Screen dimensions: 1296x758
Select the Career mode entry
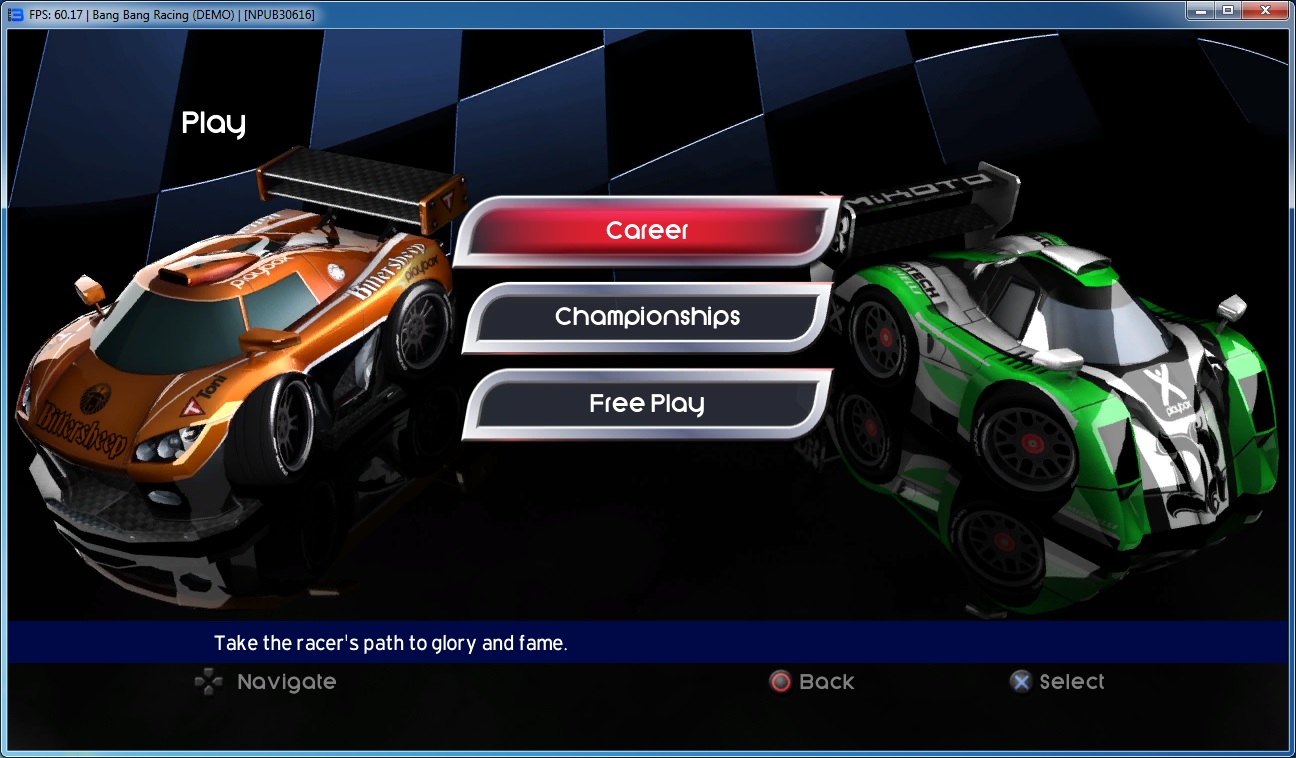(x=647, y=231)
